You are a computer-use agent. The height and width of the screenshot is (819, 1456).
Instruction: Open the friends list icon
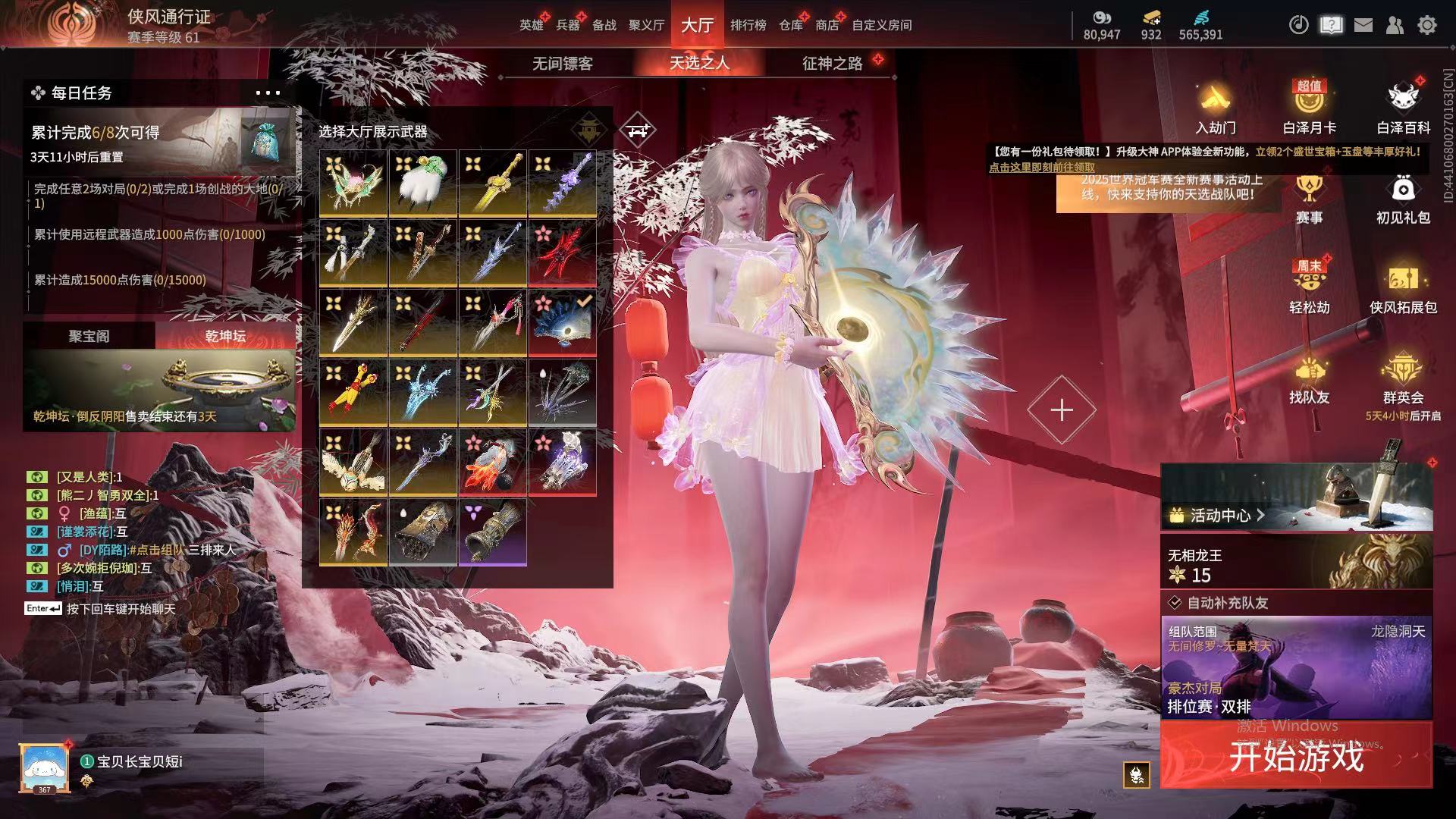coord(1395,25)
